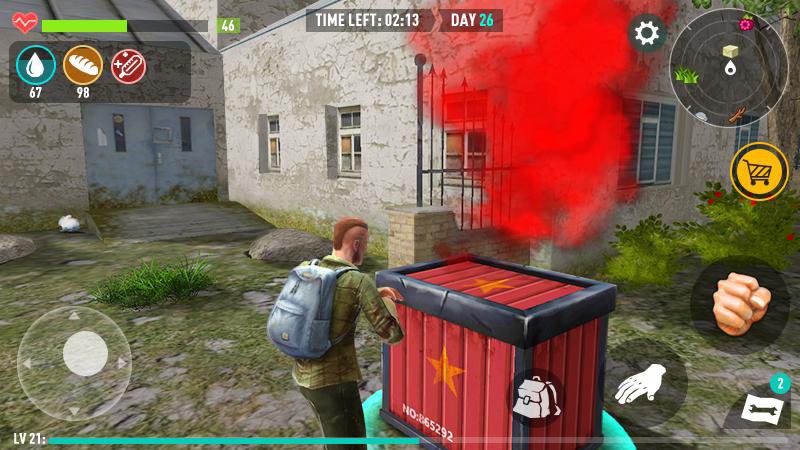Select the red bandage health status icon

(129, 66)
